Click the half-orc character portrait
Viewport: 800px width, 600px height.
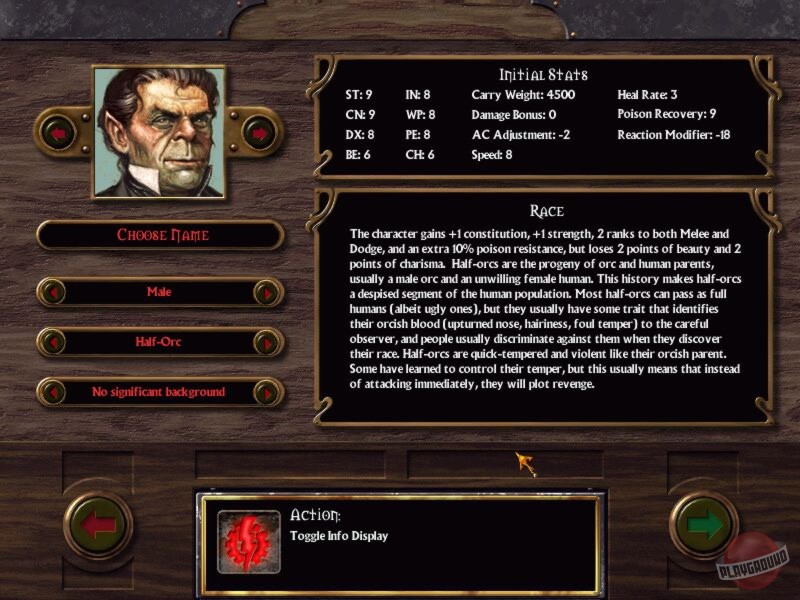pyautogui.click(x=158, y=132)
